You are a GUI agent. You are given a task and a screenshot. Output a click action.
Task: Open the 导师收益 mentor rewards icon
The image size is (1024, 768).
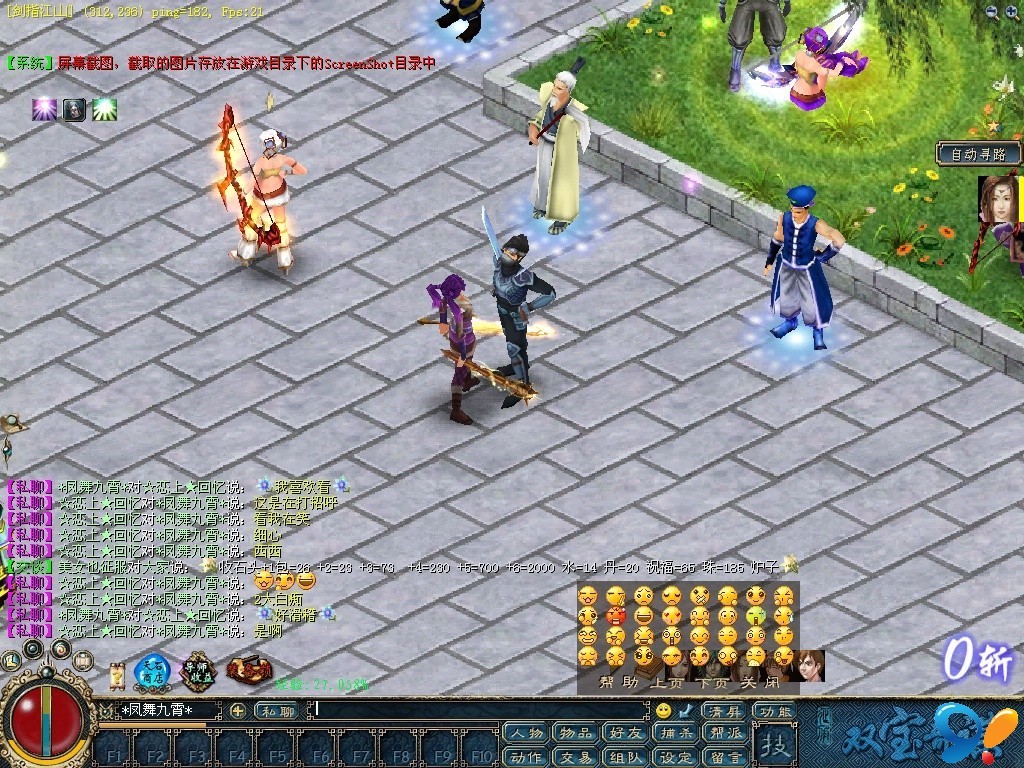(198, 672)
